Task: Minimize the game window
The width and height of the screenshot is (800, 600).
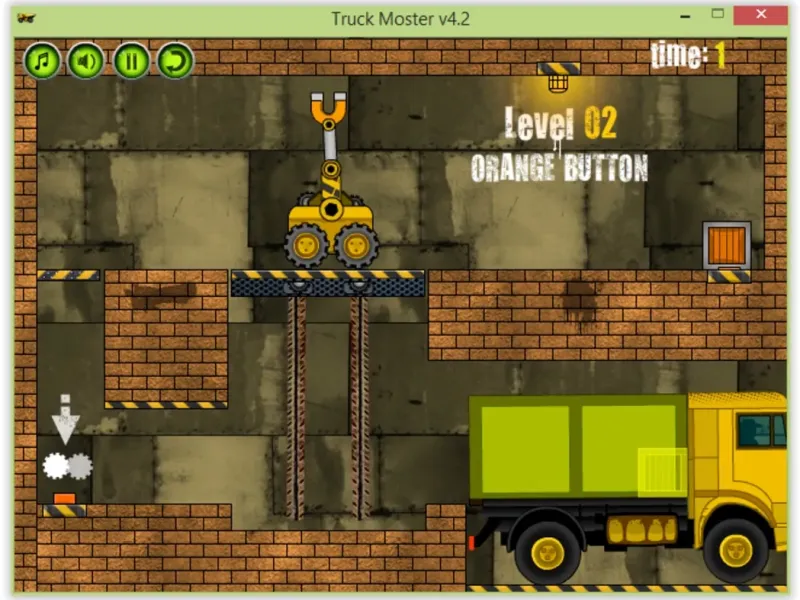Action: [x=686, y=16]
